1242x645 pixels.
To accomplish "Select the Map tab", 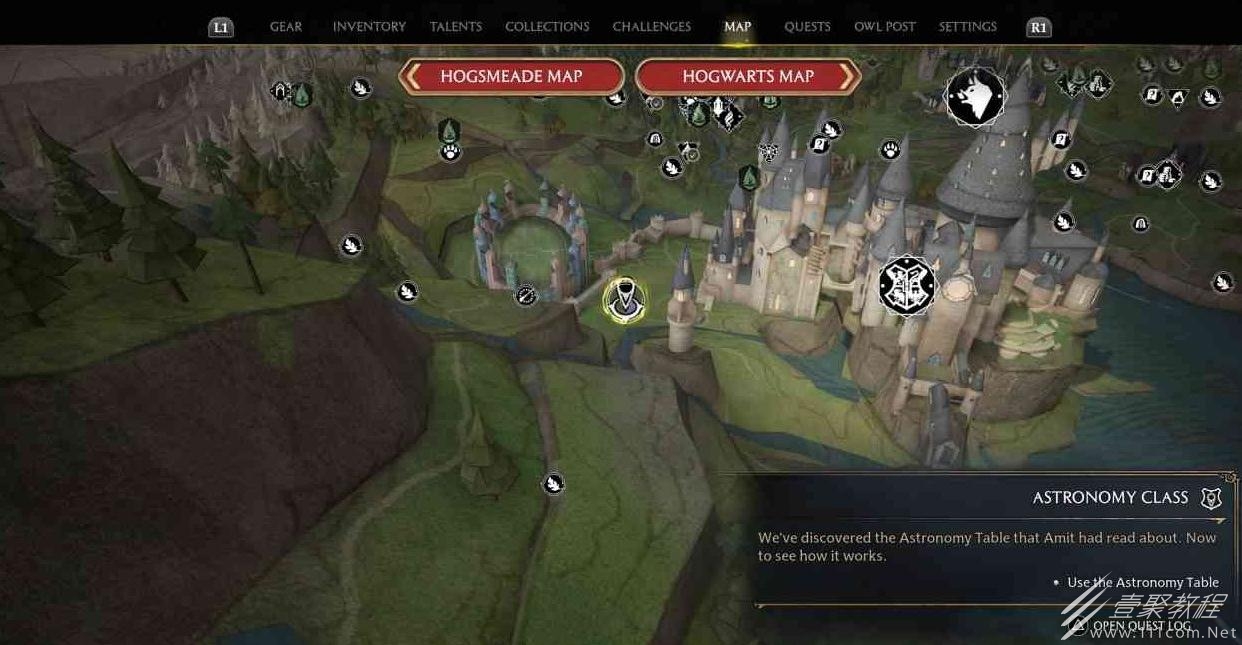I will (x=737, y=27).
